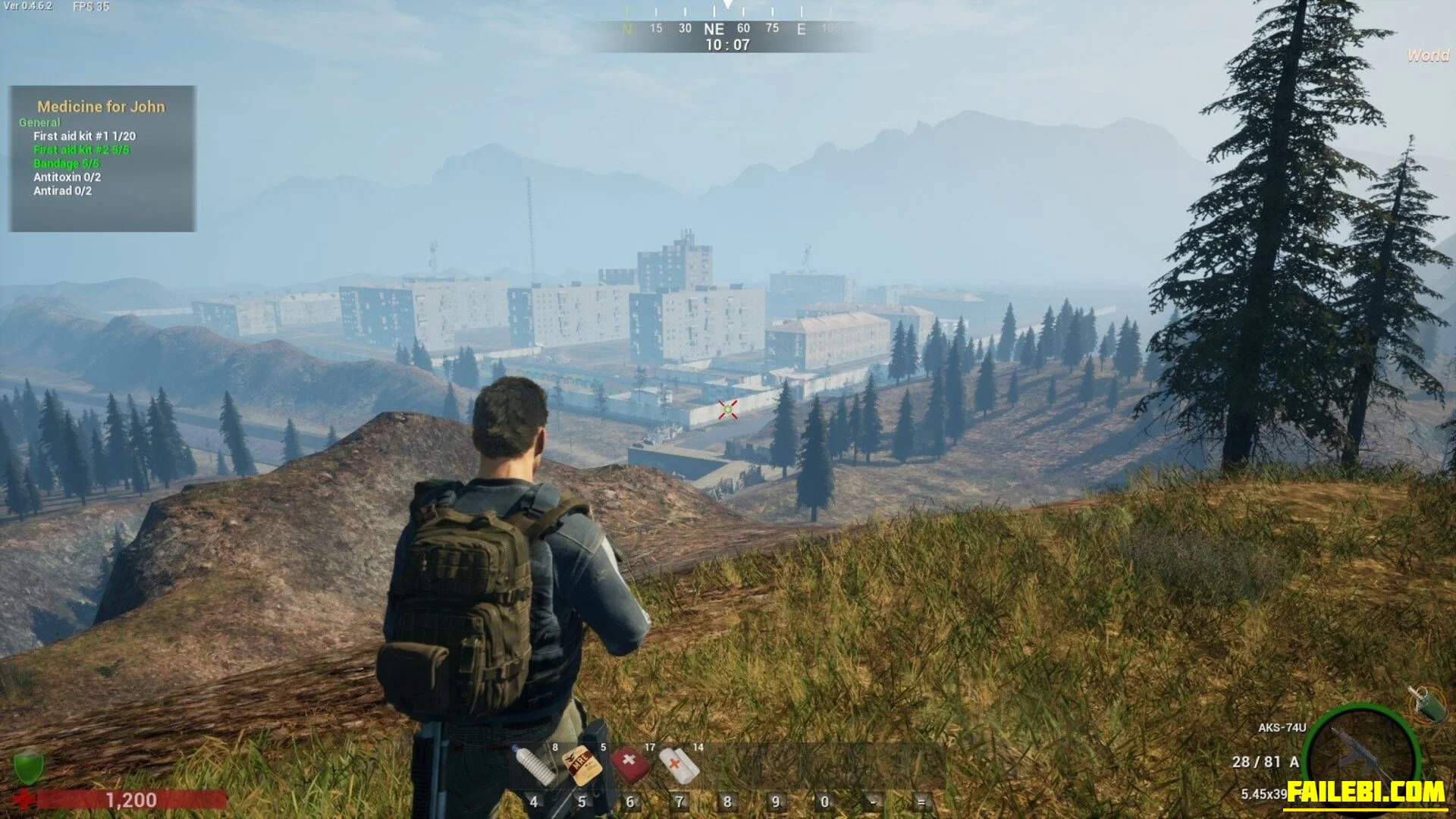The height and width of the screenshot is (819, 1456).
Task: Use the MRE ration in the hotbar
Action: [582, 766]
